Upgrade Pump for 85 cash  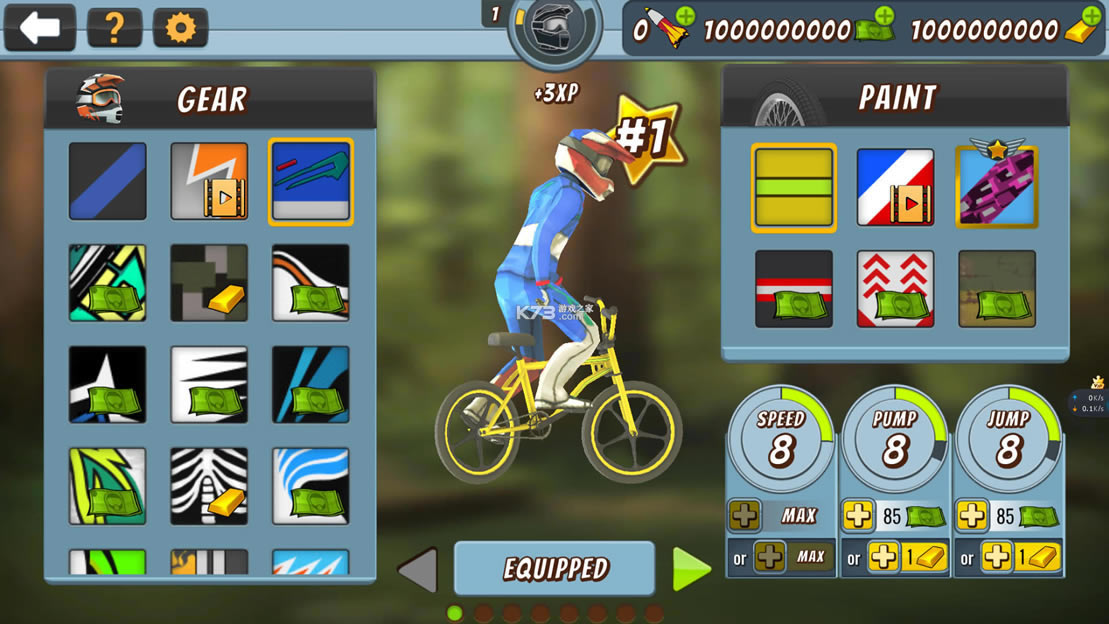click(x=894, y=516)
